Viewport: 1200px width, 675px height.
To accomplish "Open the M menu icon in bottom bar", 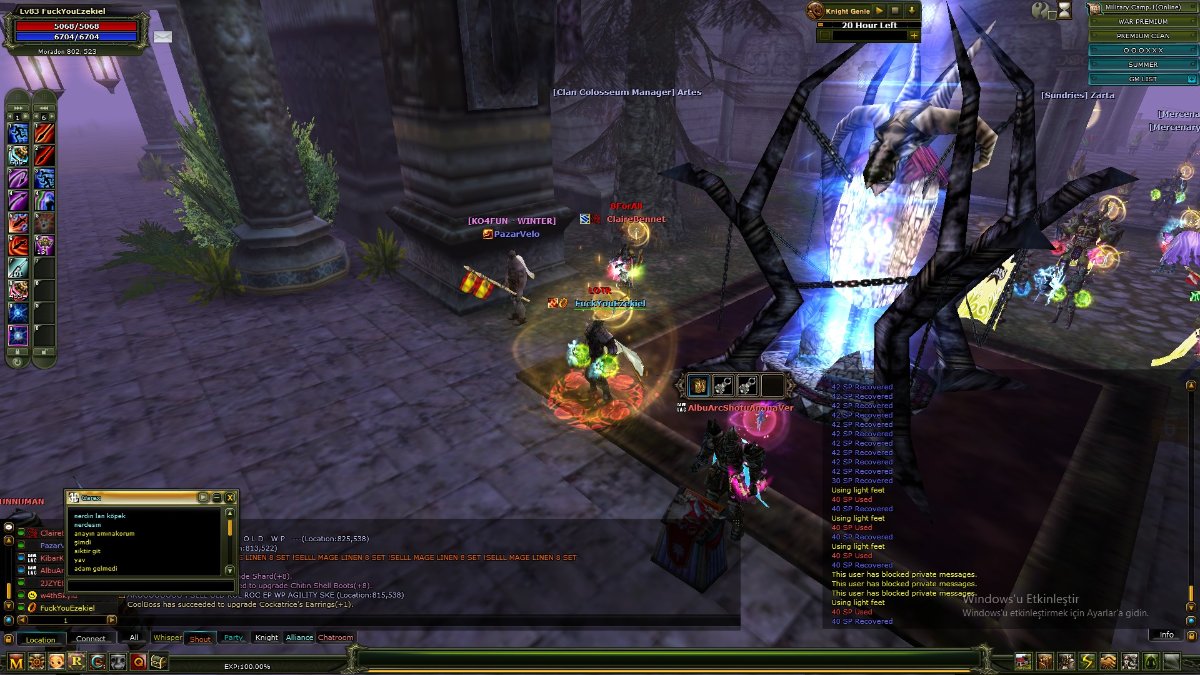I will pos(14,661).
